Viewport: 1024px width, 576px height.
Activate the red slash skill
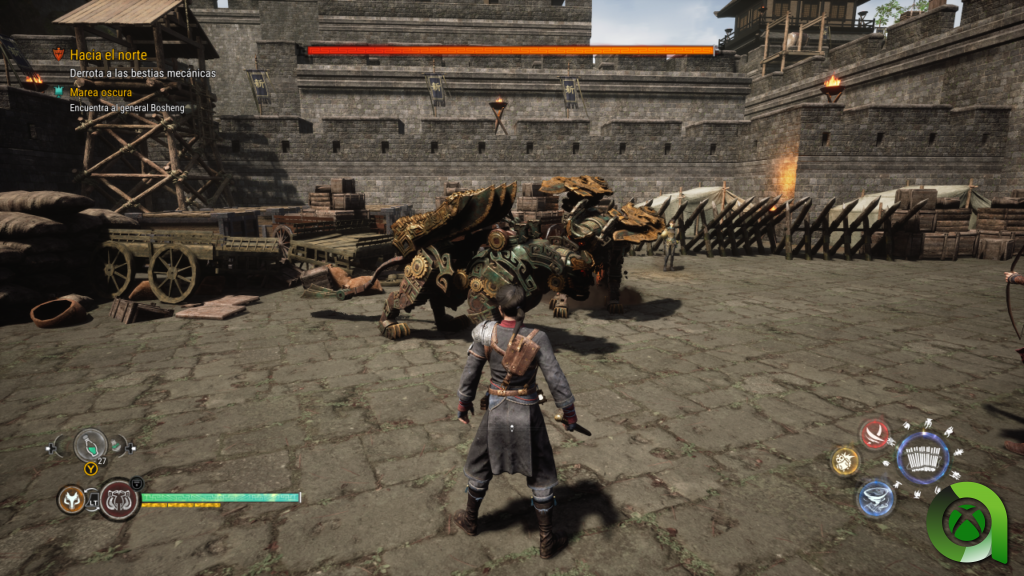pyautogui.click(x=875, y=434)
